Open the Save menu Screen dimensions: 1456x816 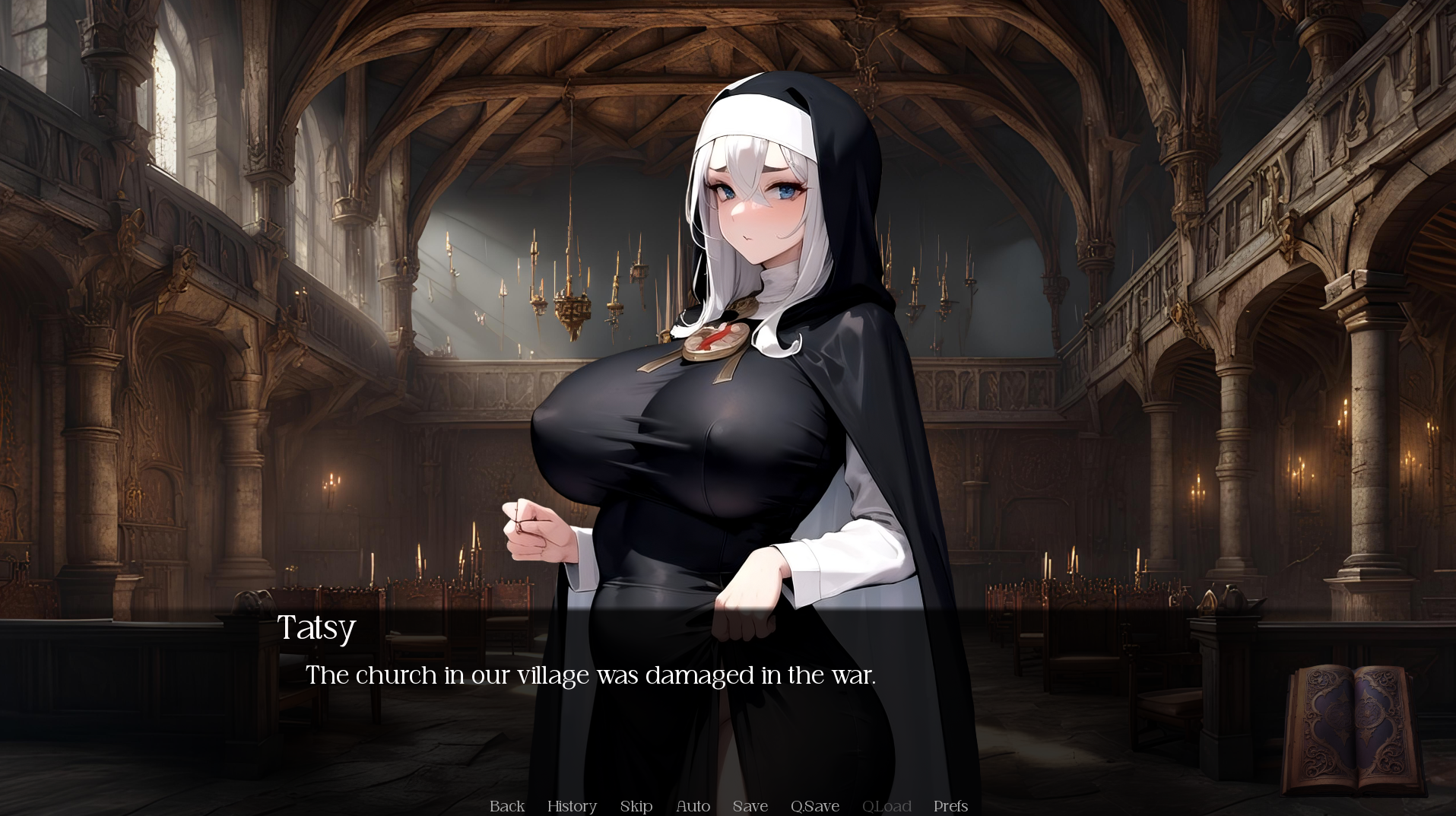click(750, 806)
